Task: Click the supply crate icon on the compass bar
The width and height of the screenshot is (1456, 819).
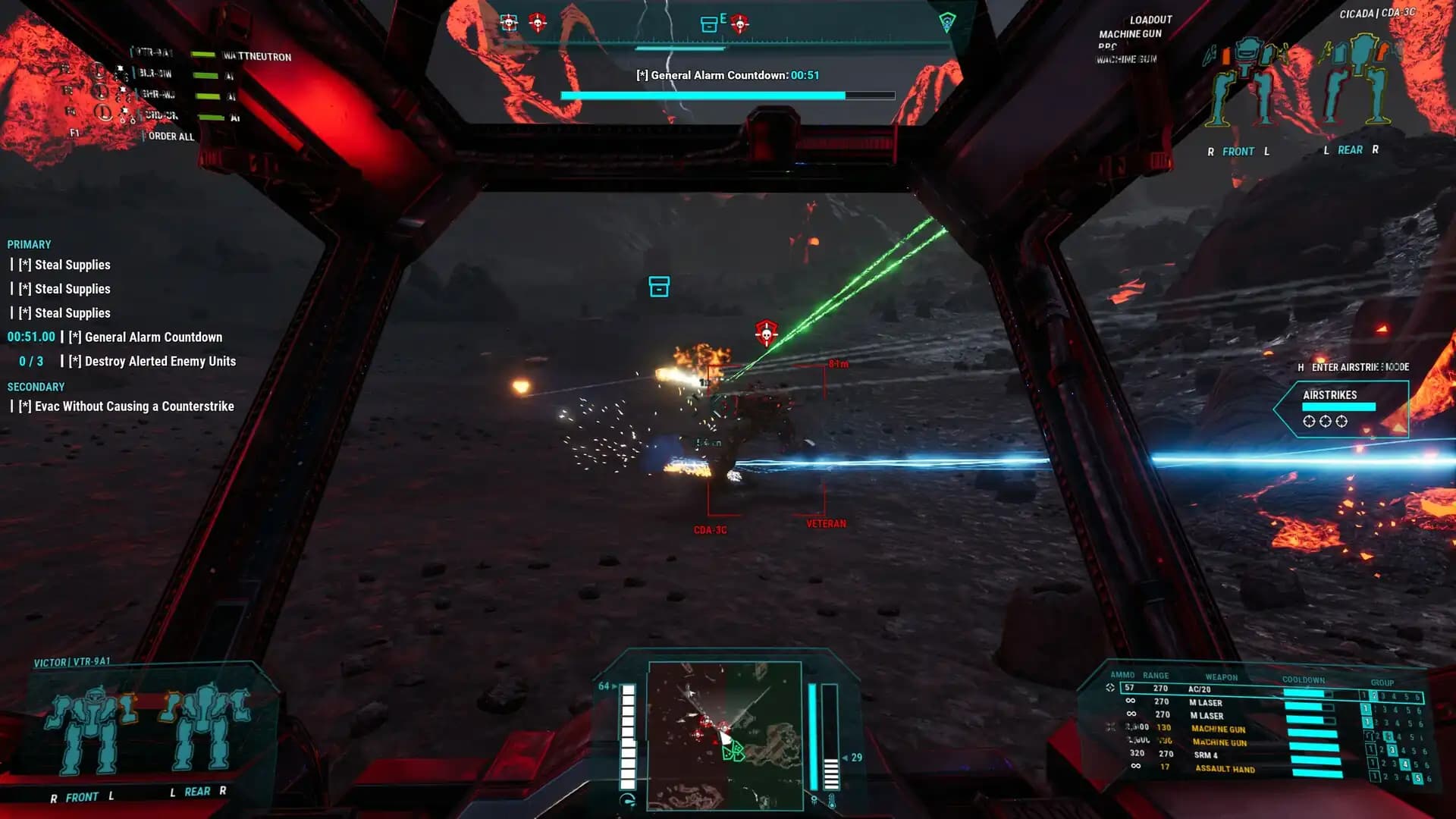Action: tap(709, 24)
